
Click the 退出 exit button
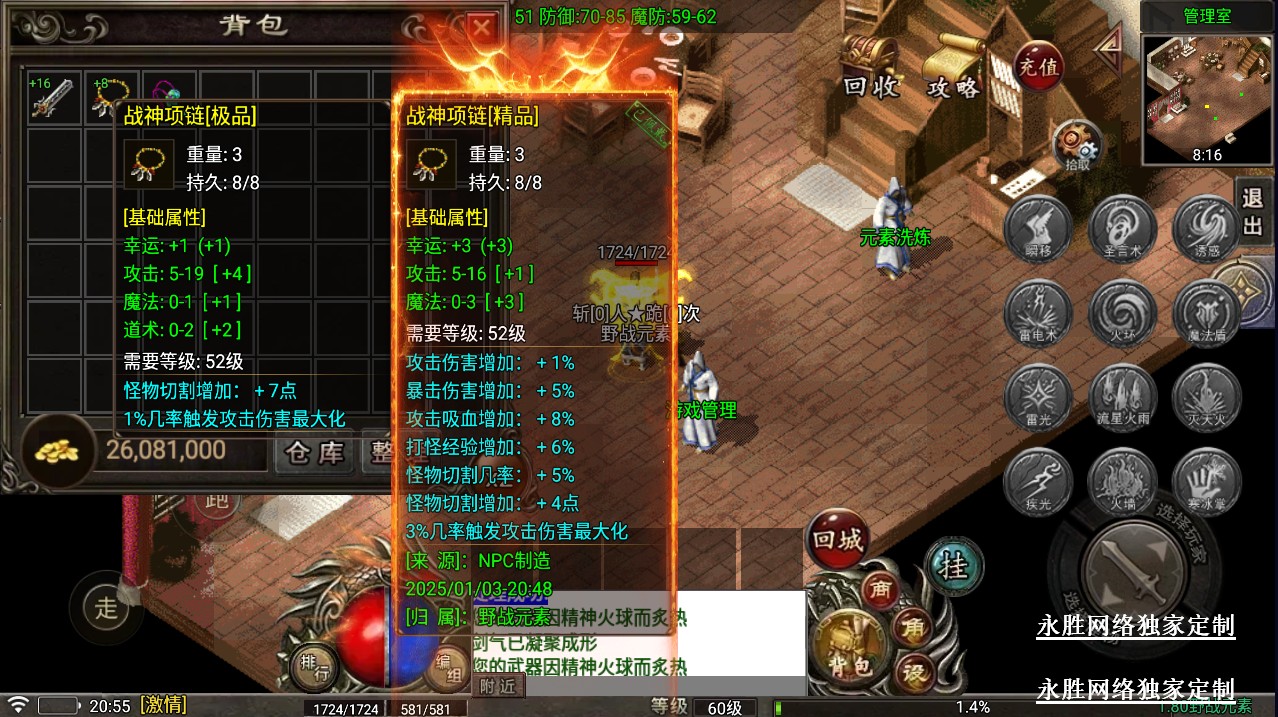pyautogui.click(x=1252, y=210)
